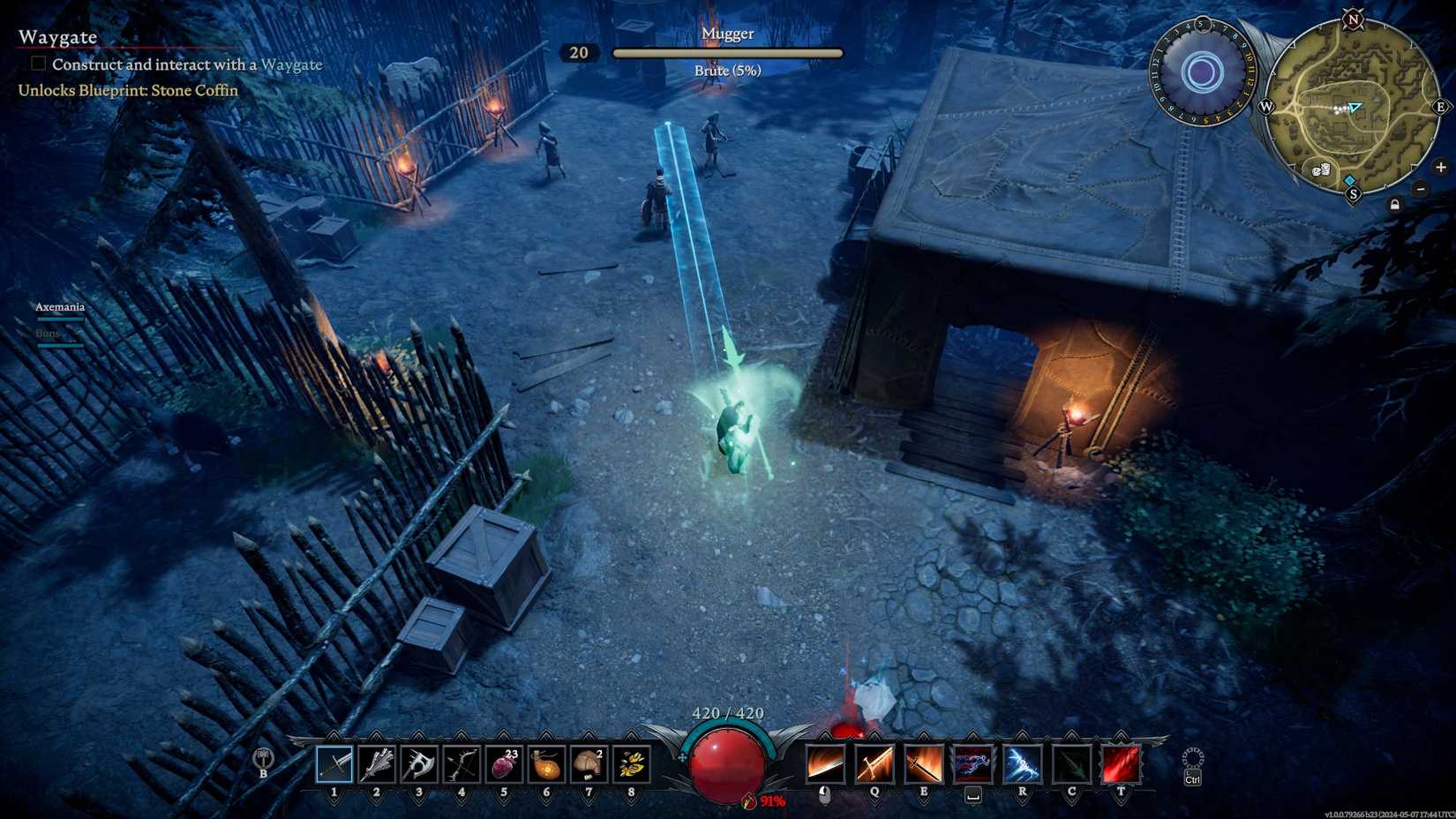The image size is (1456, 819).
Task: Eat the food item in slot 7
Action: (588, 765)
